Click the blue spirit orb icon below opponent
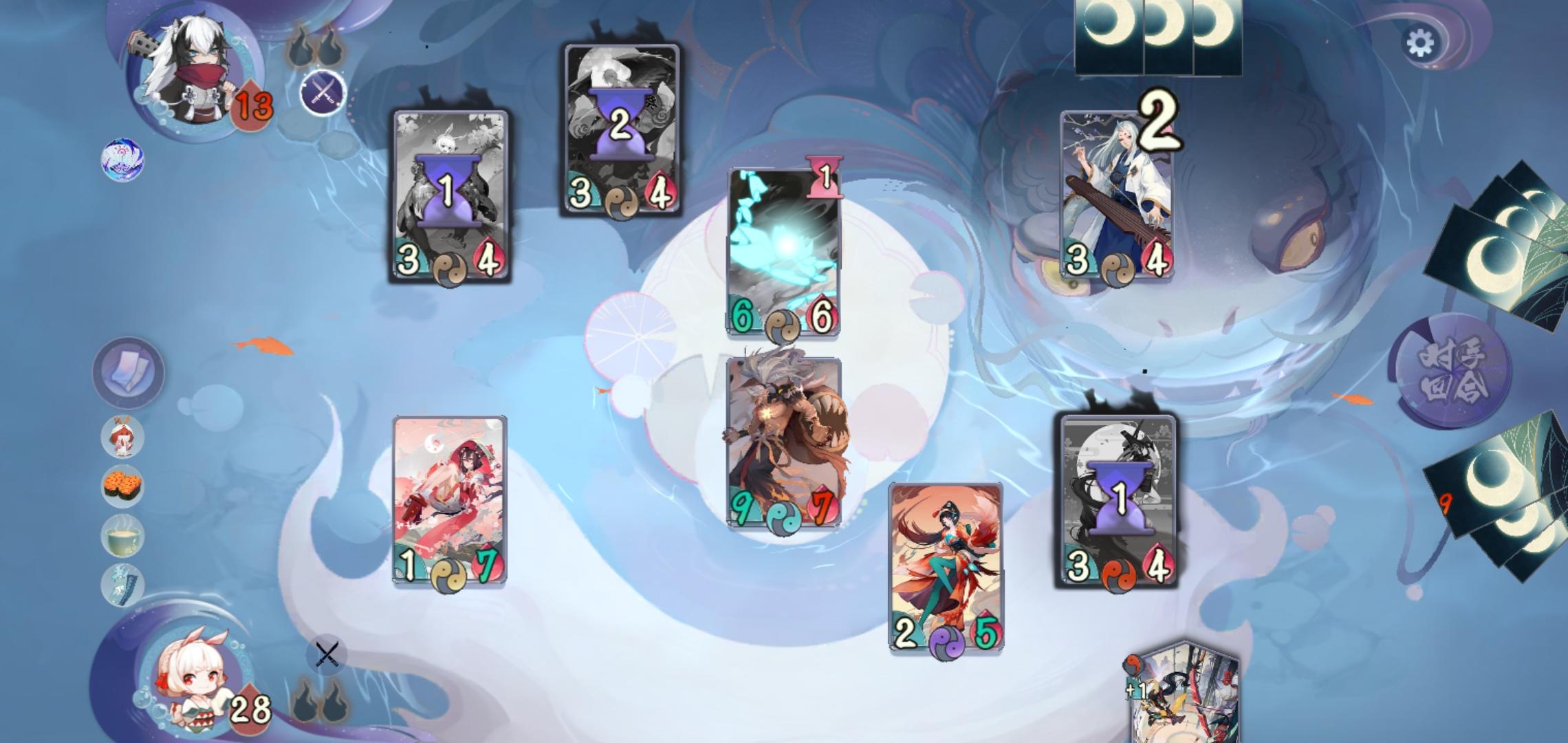Image resolution: width=1568 pixels, height=743 pixels. tap(122, 160)
